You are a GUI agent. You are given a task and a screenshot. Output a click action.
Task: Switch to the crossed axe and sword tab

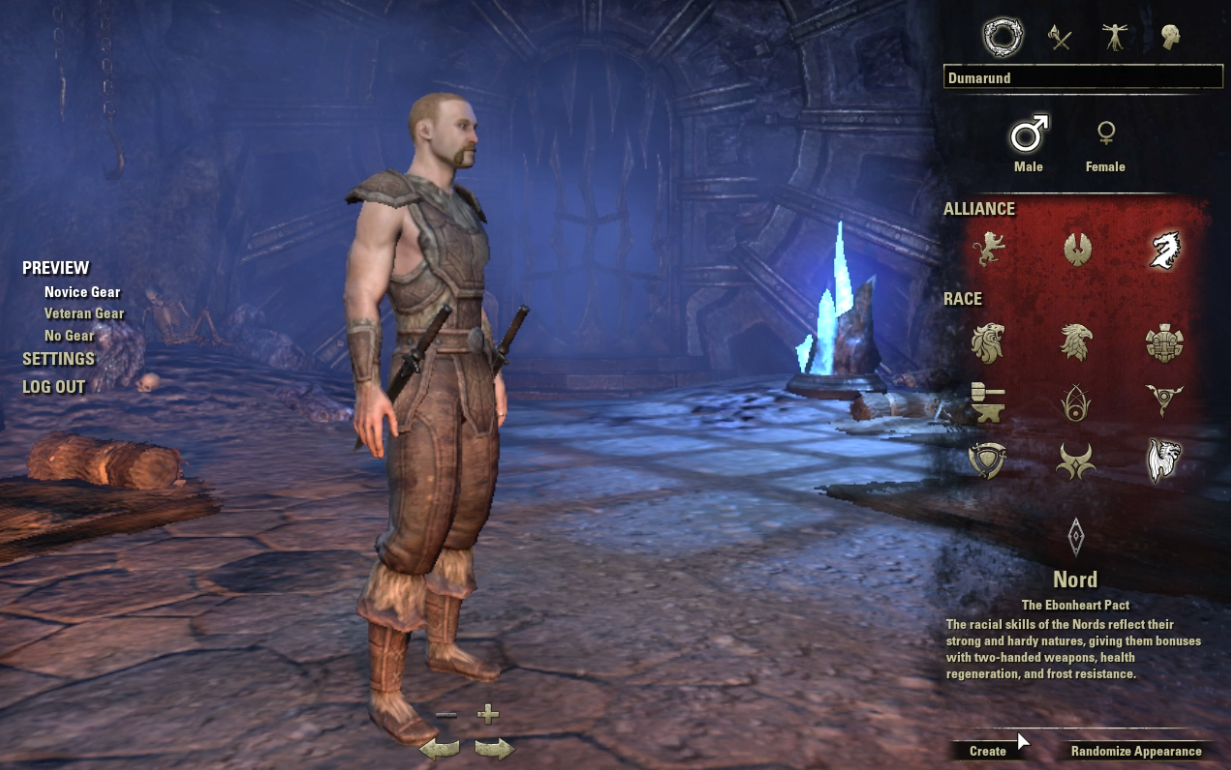[x=1059, y=38]
